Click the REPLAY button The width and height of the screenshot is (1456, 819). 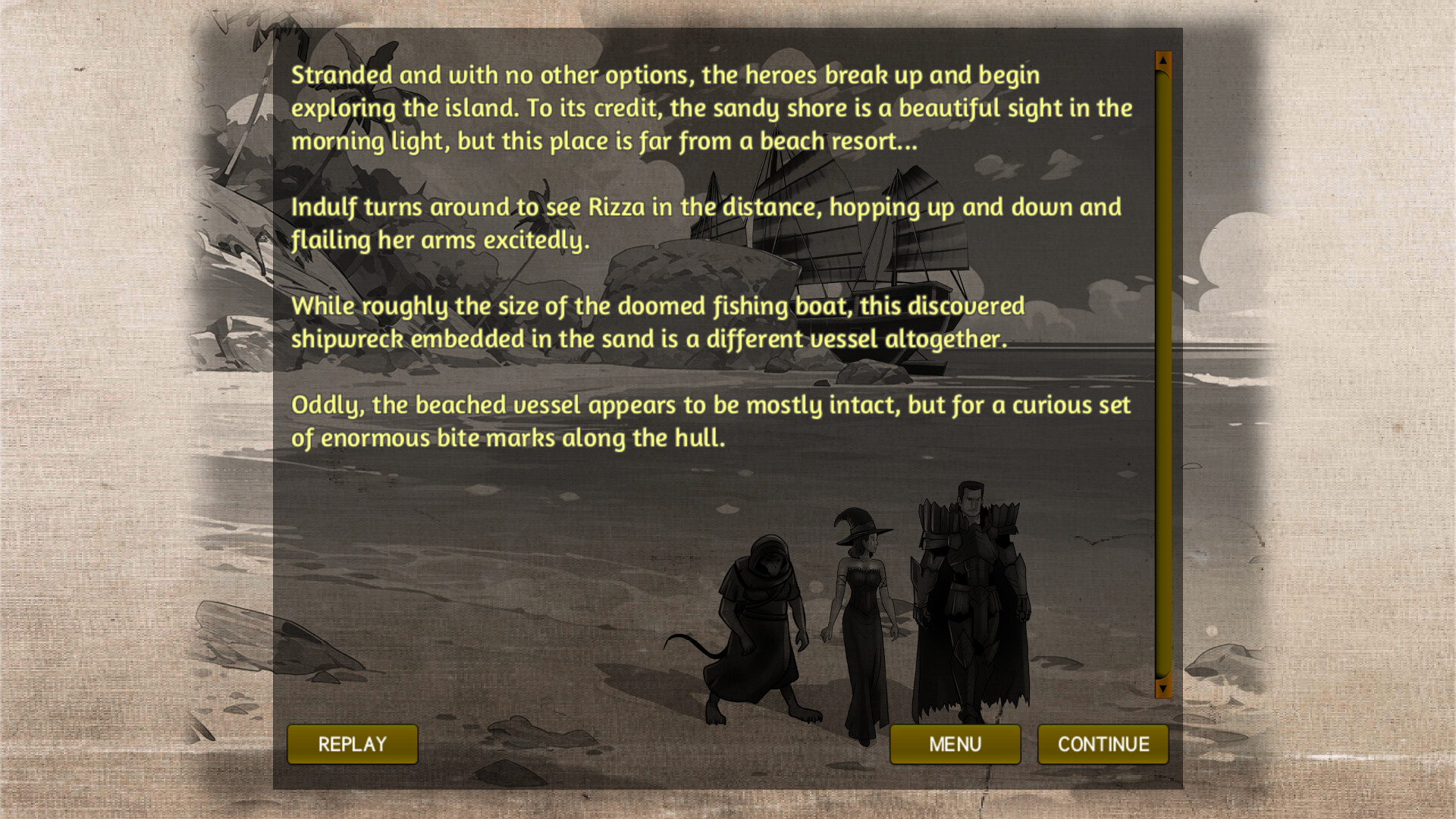tap(352, 744)
